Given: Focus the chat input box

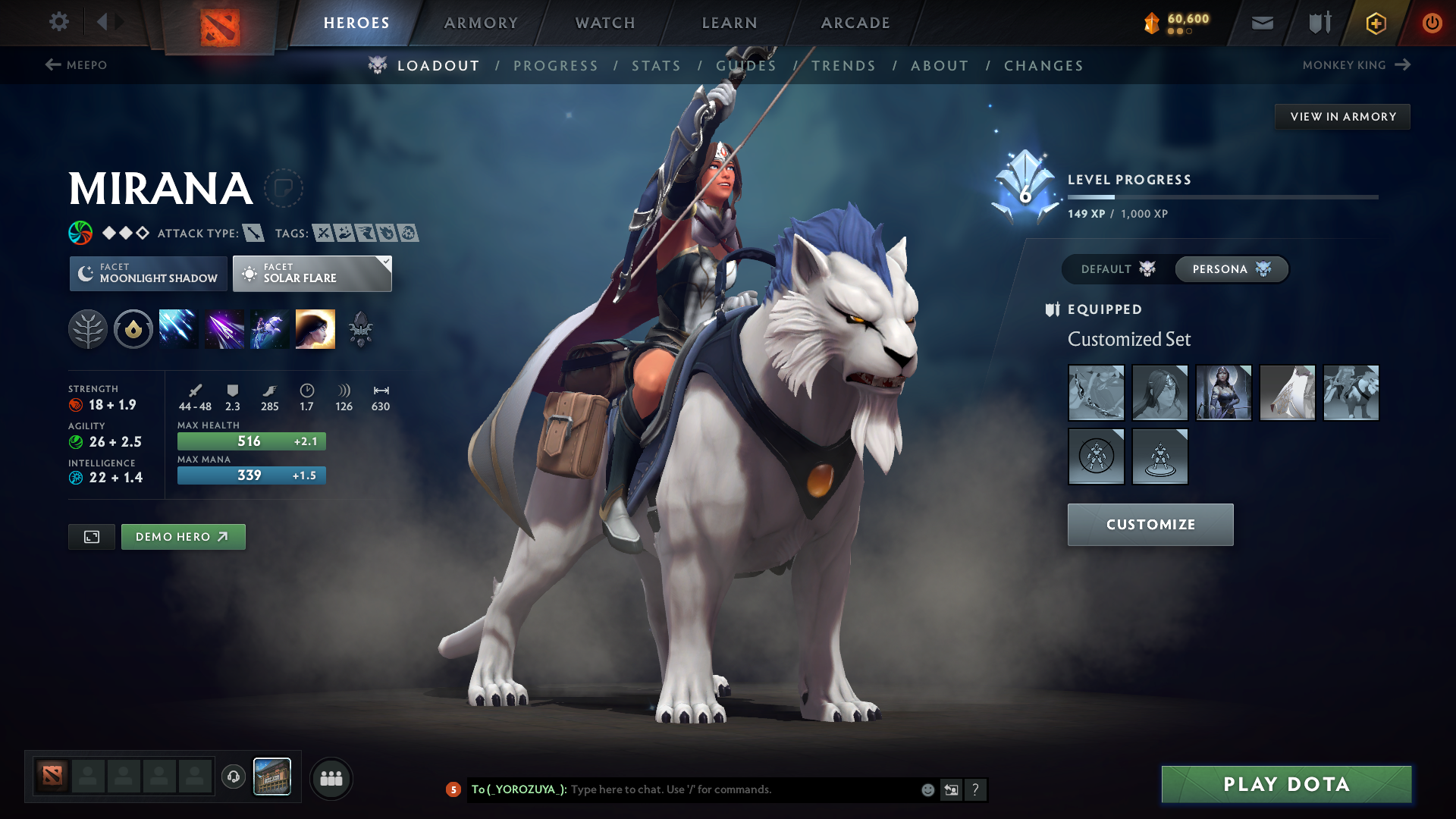Looking at the screenshot, I should [x=743, y=789].
